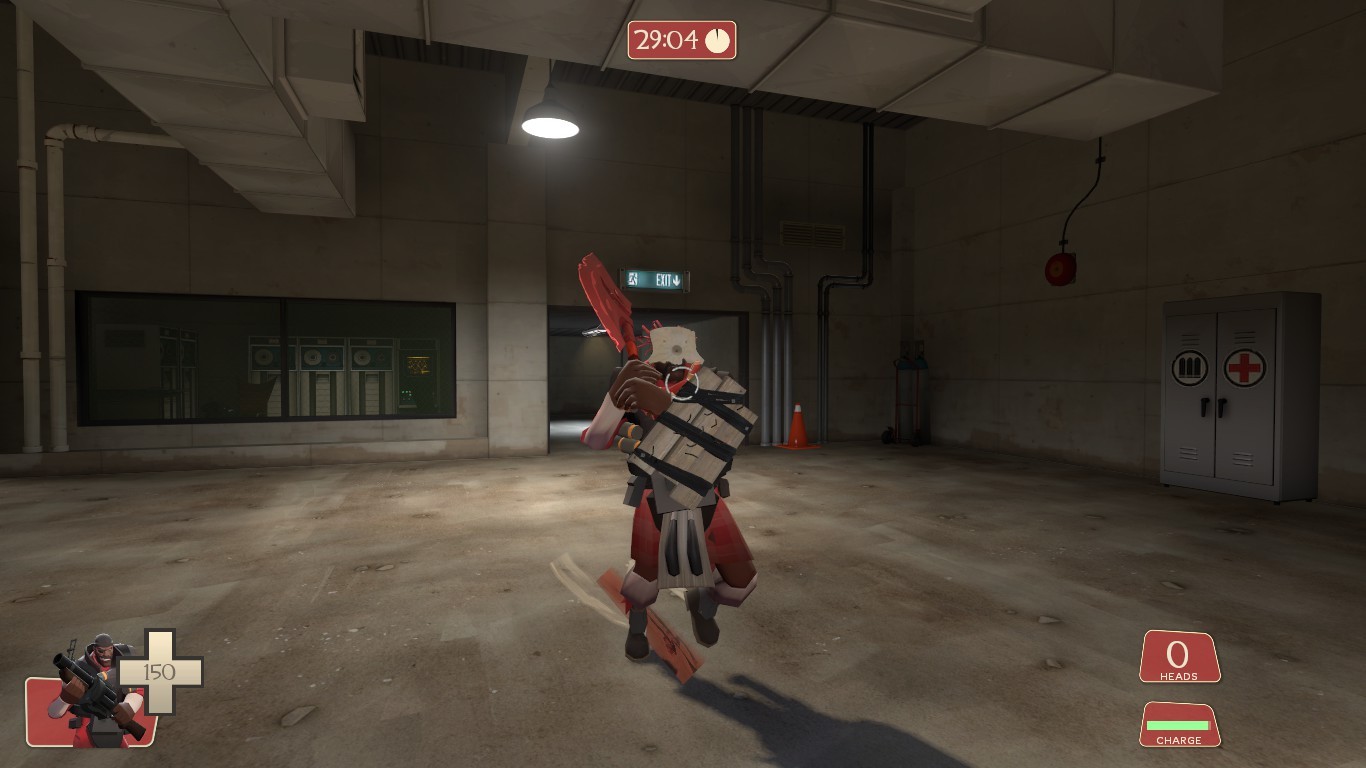Click the green charge progress bar

1178,724
